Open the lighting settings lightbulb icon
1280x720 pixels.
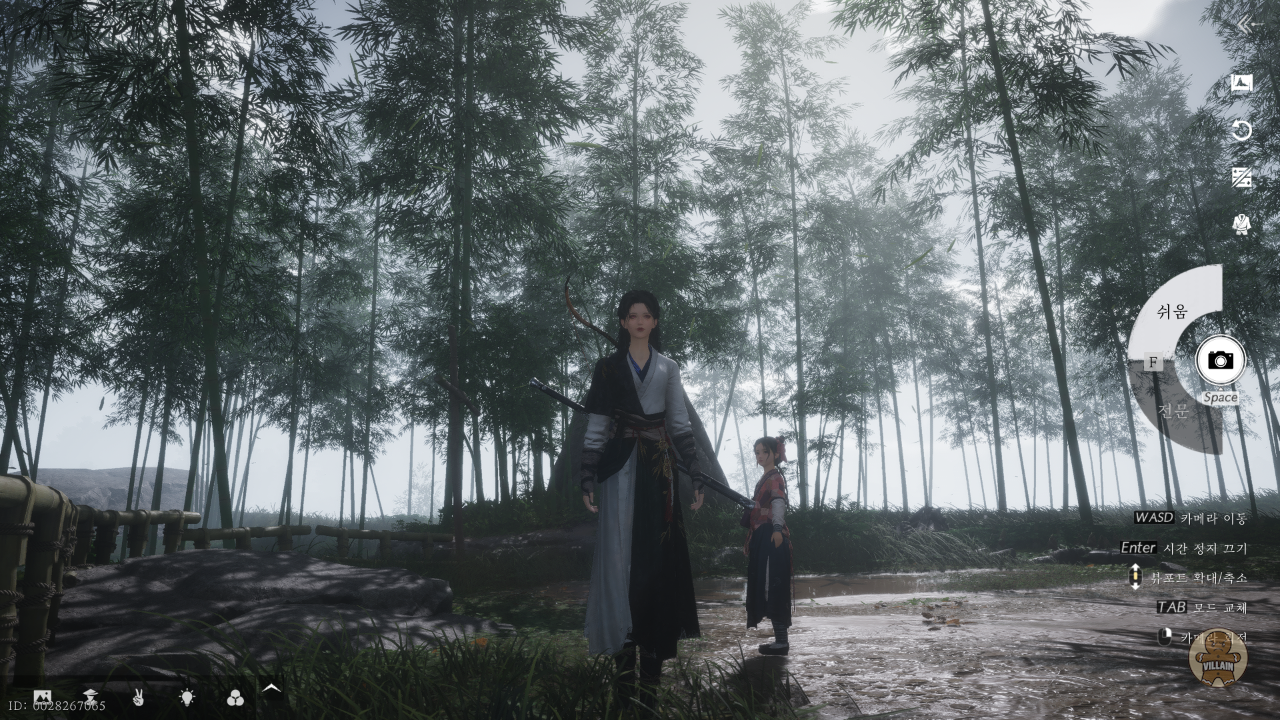[x=187, y=697]
